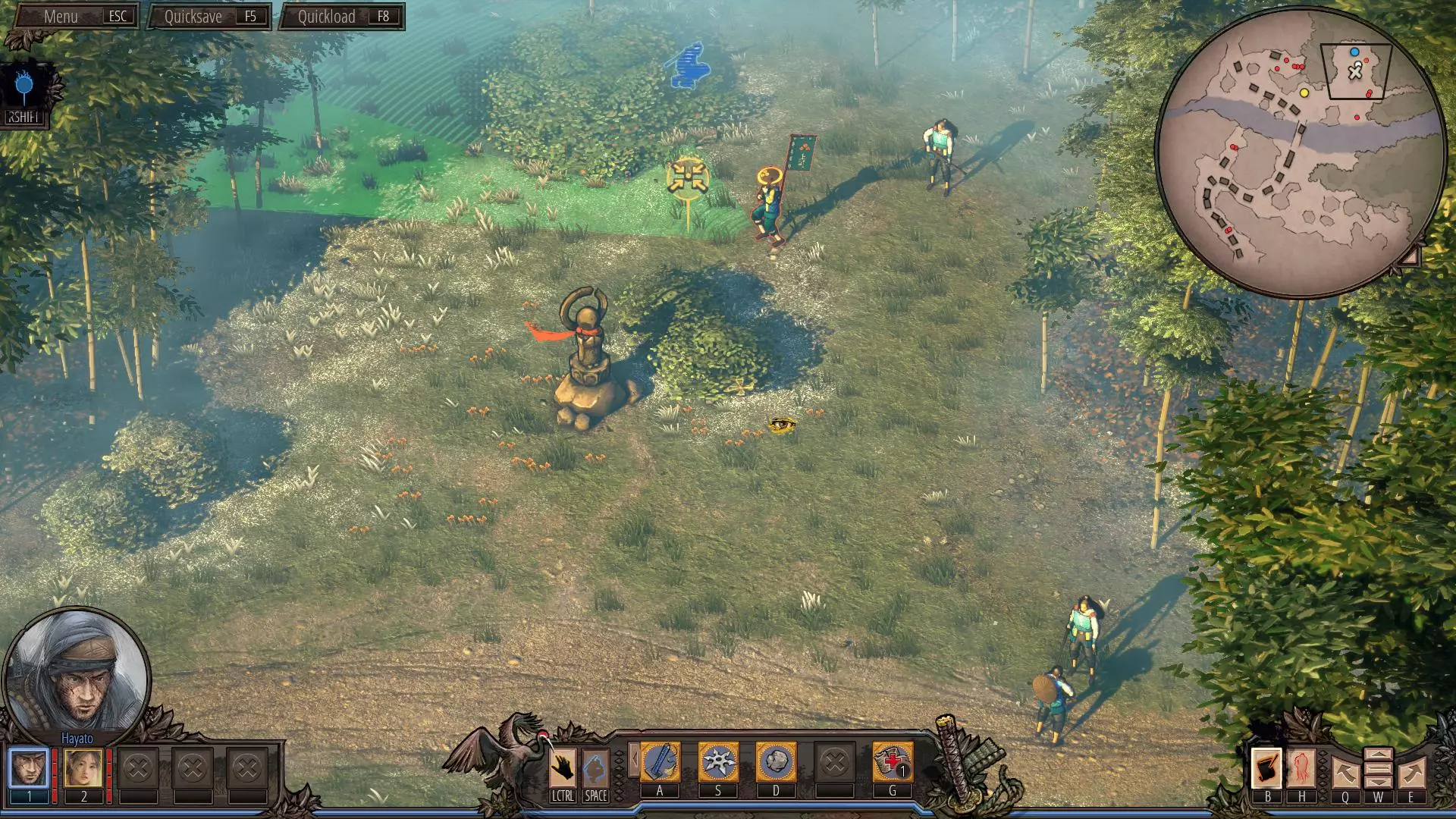Rotate the camera right
The image size is (1456, 819).
(x=1411, y=773)
